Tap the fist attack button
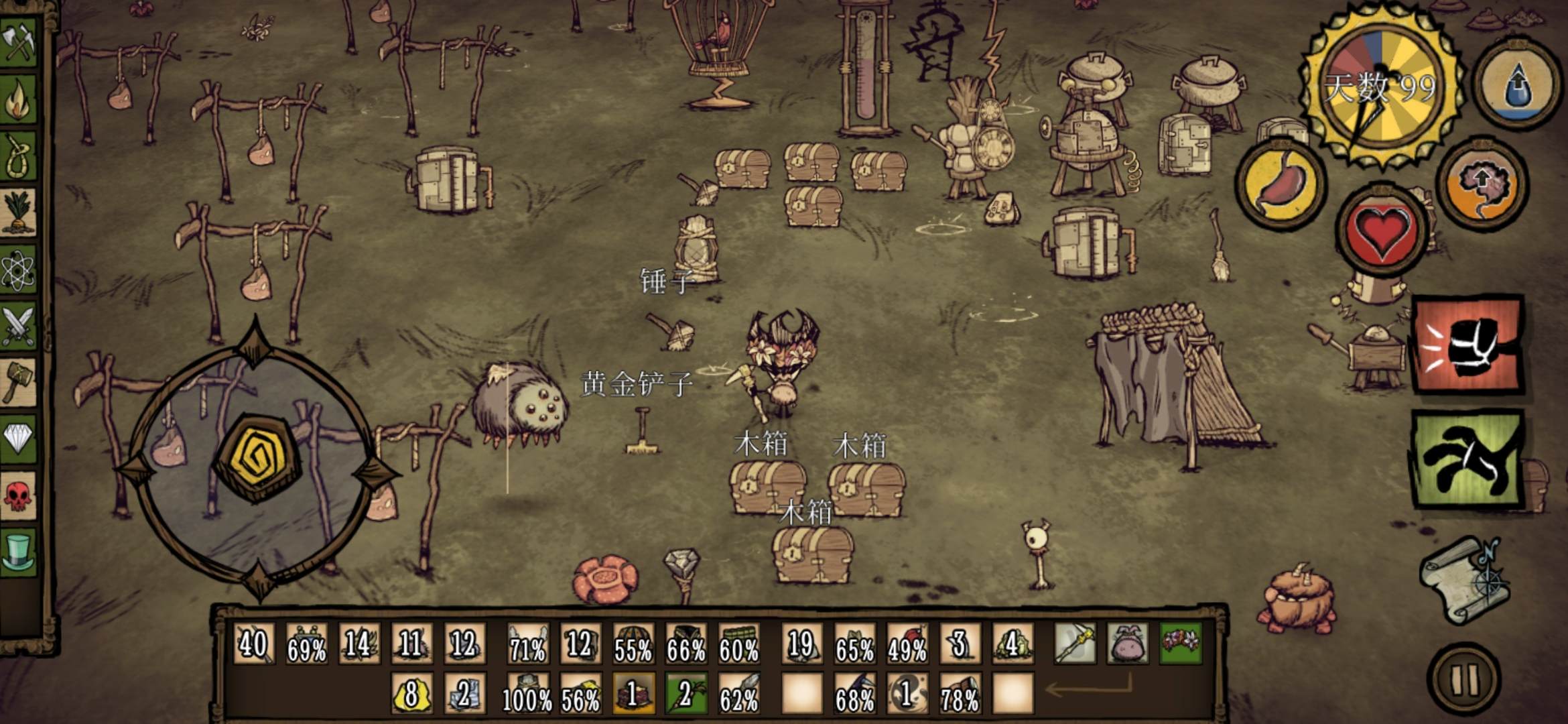Image resolution: width=1568 pixels, height=724 pixels. 1467,345
